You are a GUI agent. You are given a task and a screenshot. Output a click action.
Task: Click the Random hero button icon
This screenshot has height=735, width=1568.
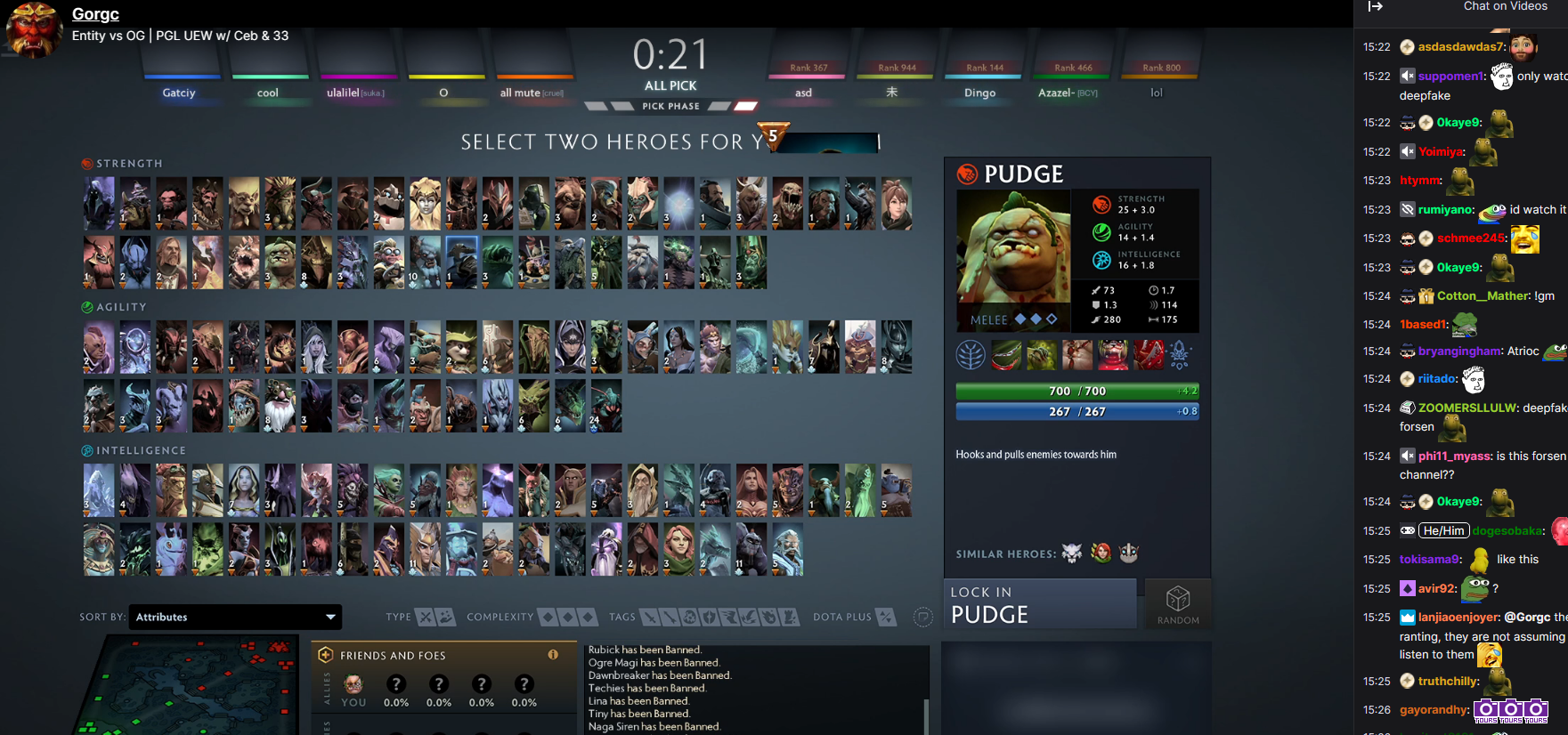[1177, 603]
